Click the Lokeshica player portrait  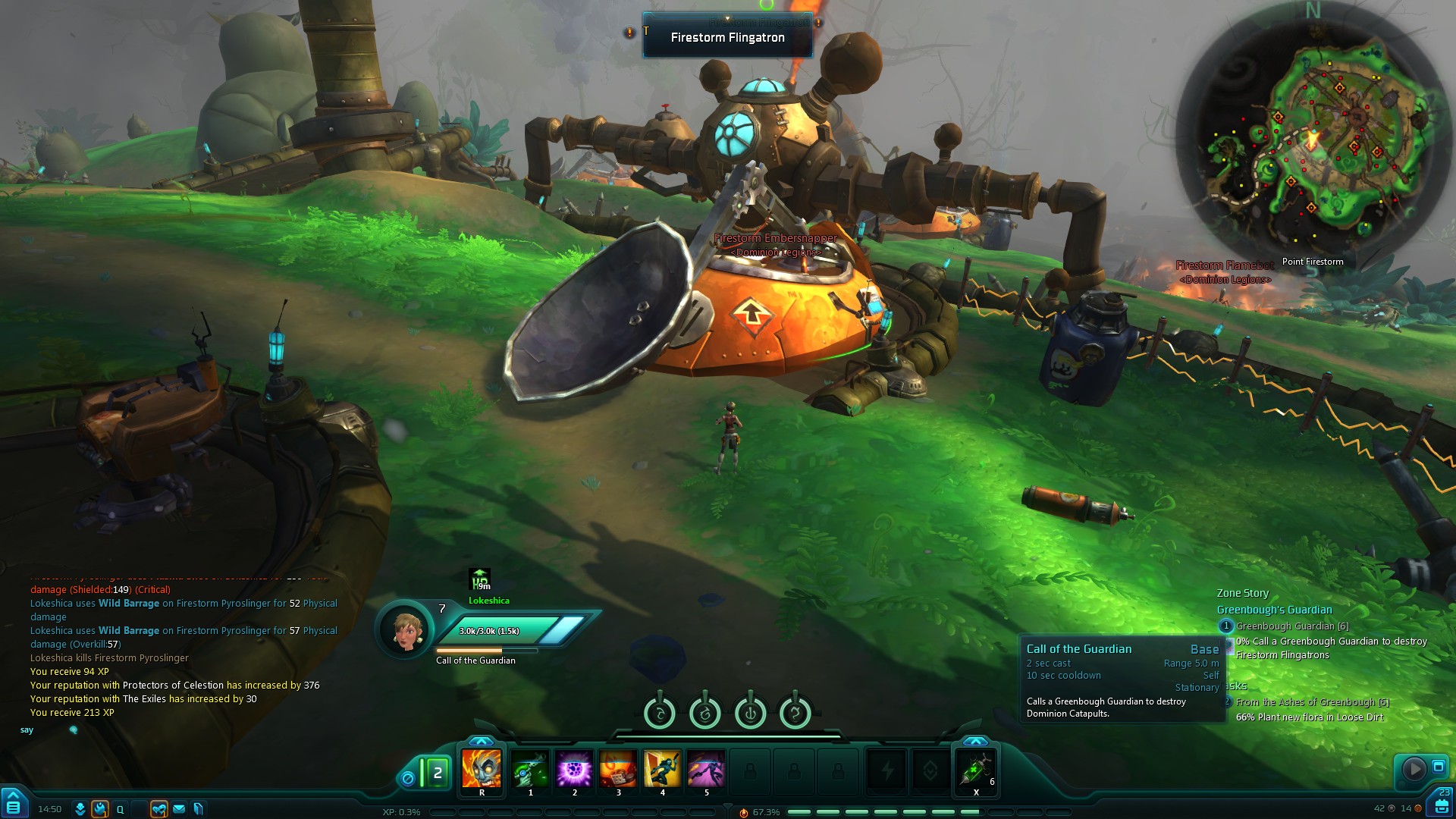tap(406, 629)
